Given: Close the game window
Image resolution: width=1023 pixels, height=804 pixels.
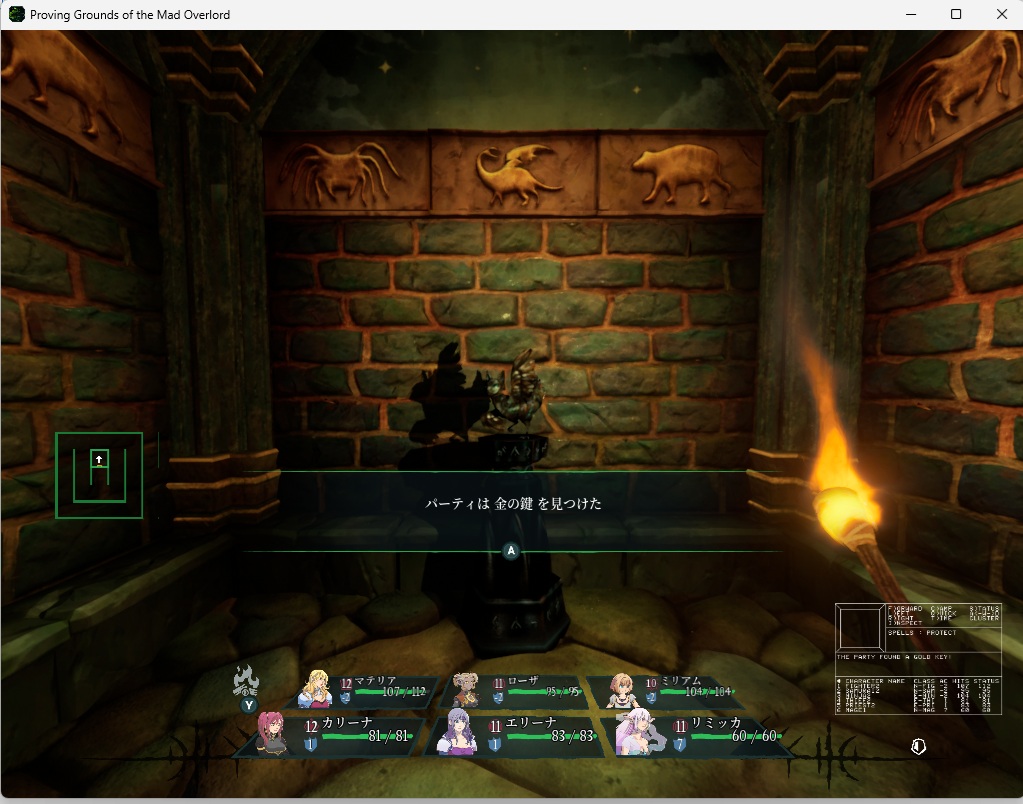Looking at the screenshot, I should [1002, 14].
